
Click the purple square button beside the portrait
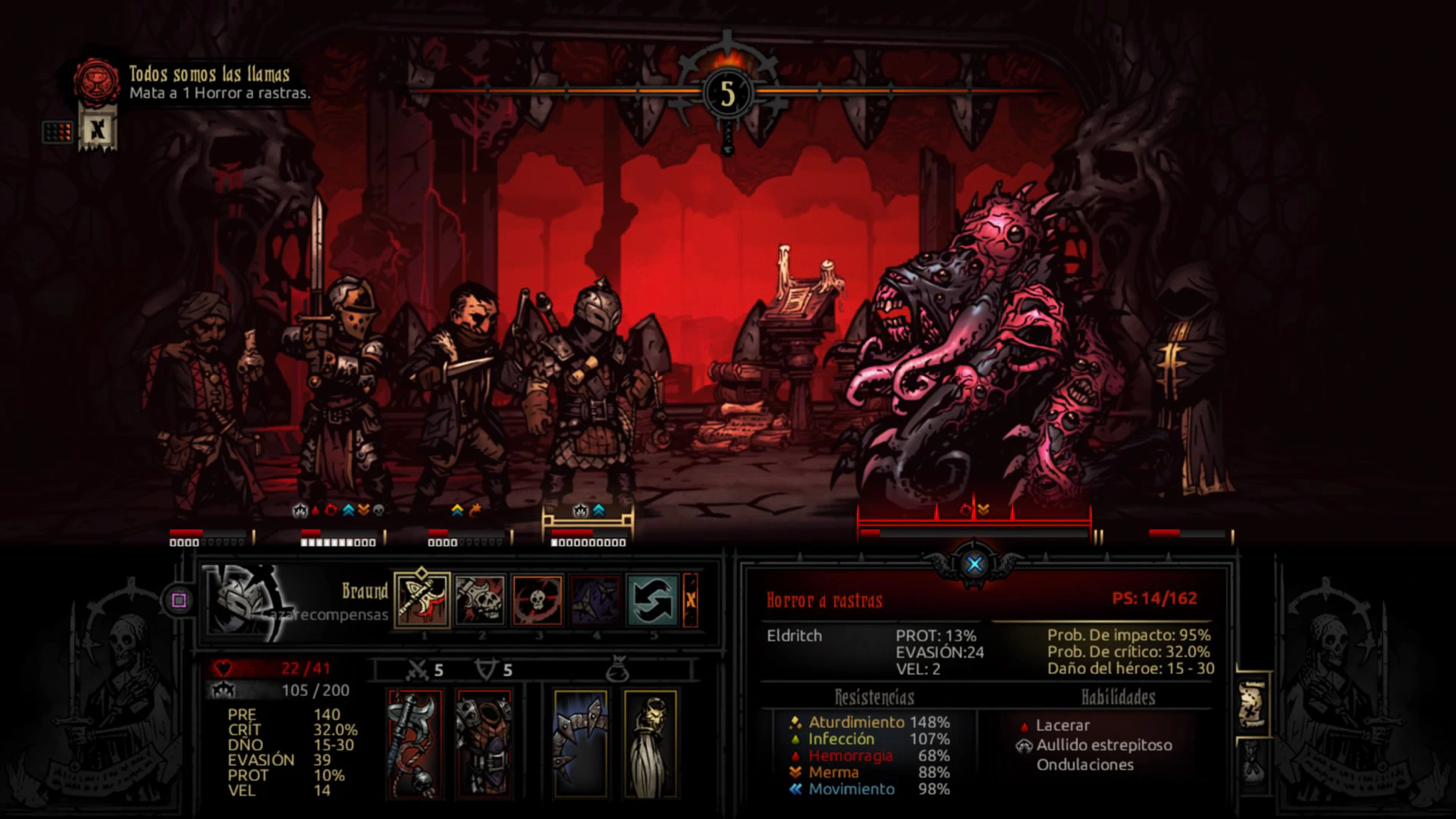179,601
